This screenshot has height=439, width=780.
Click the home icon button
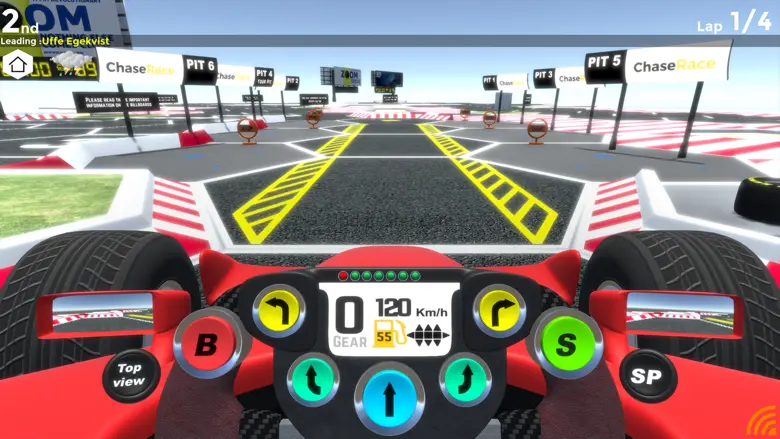[x=16, y=65]
